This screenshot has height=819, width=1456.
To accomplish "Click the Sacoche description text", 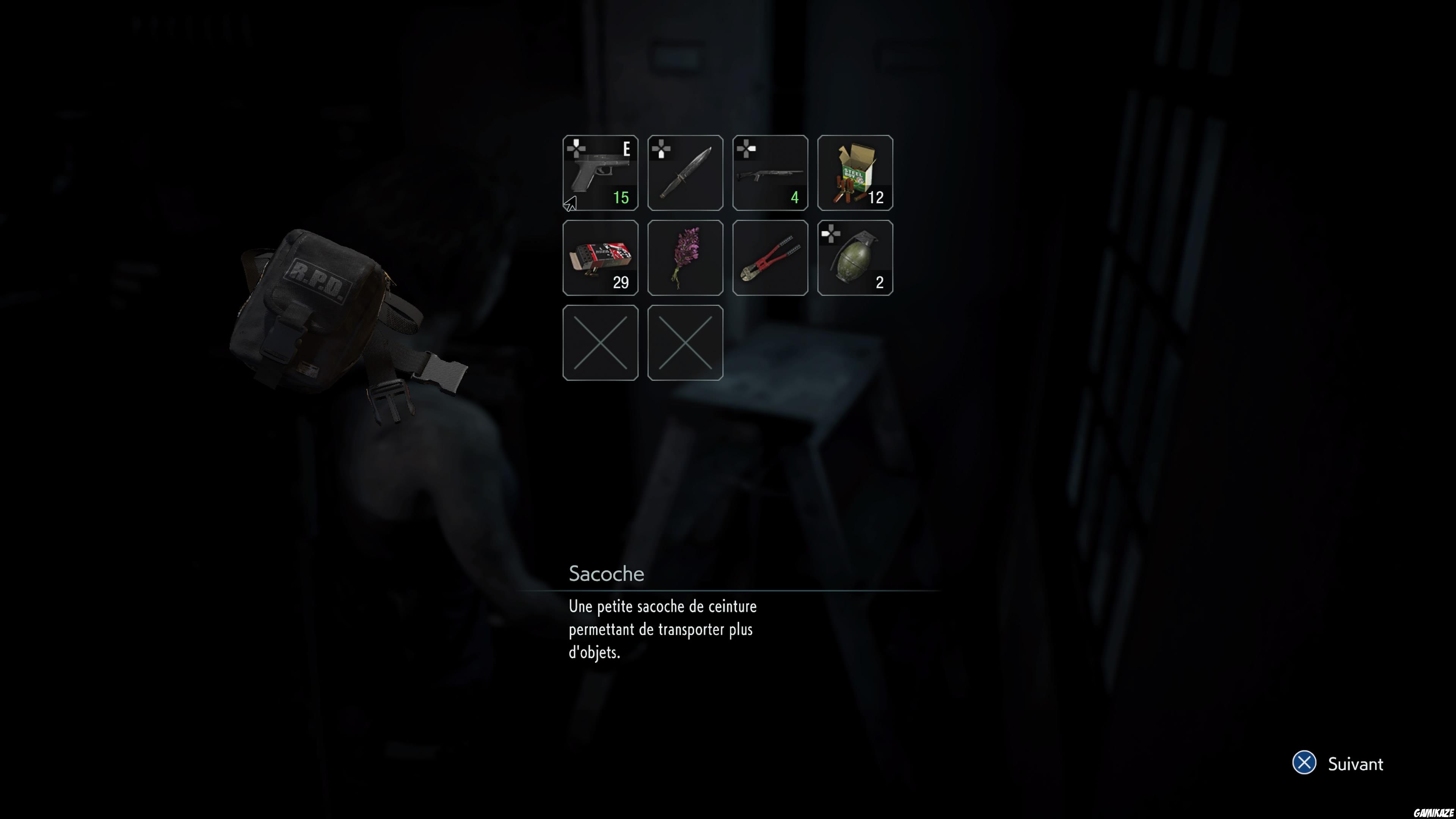I will [661, 629].
